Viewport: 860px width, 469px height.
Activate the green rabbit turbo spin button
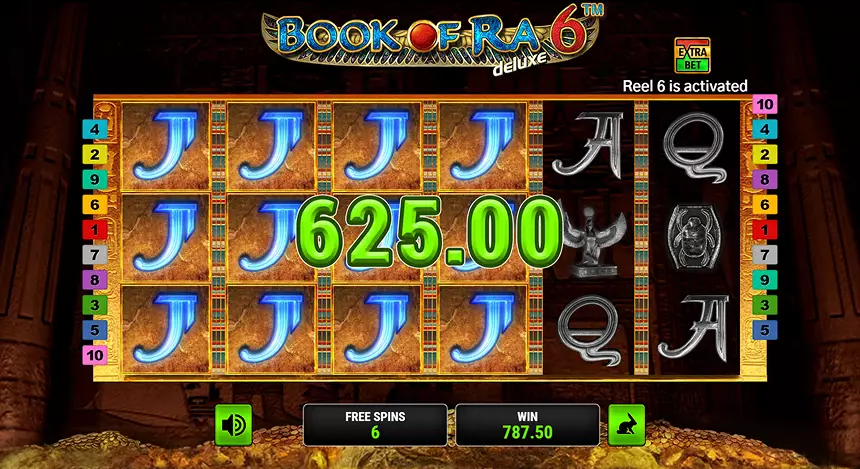click(627, 425)
